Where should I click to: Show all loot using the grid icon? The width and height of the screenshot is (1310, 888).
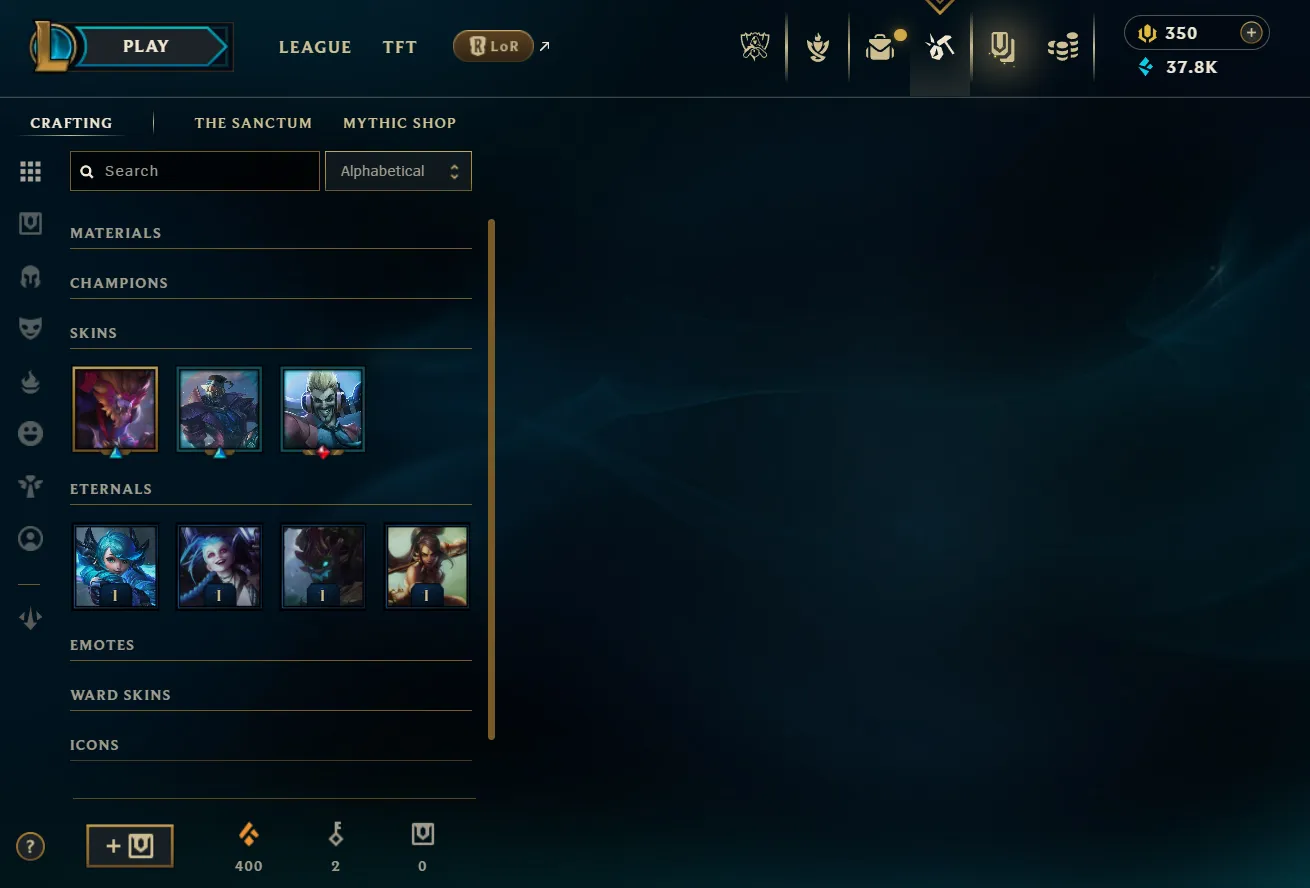(30, 171)
